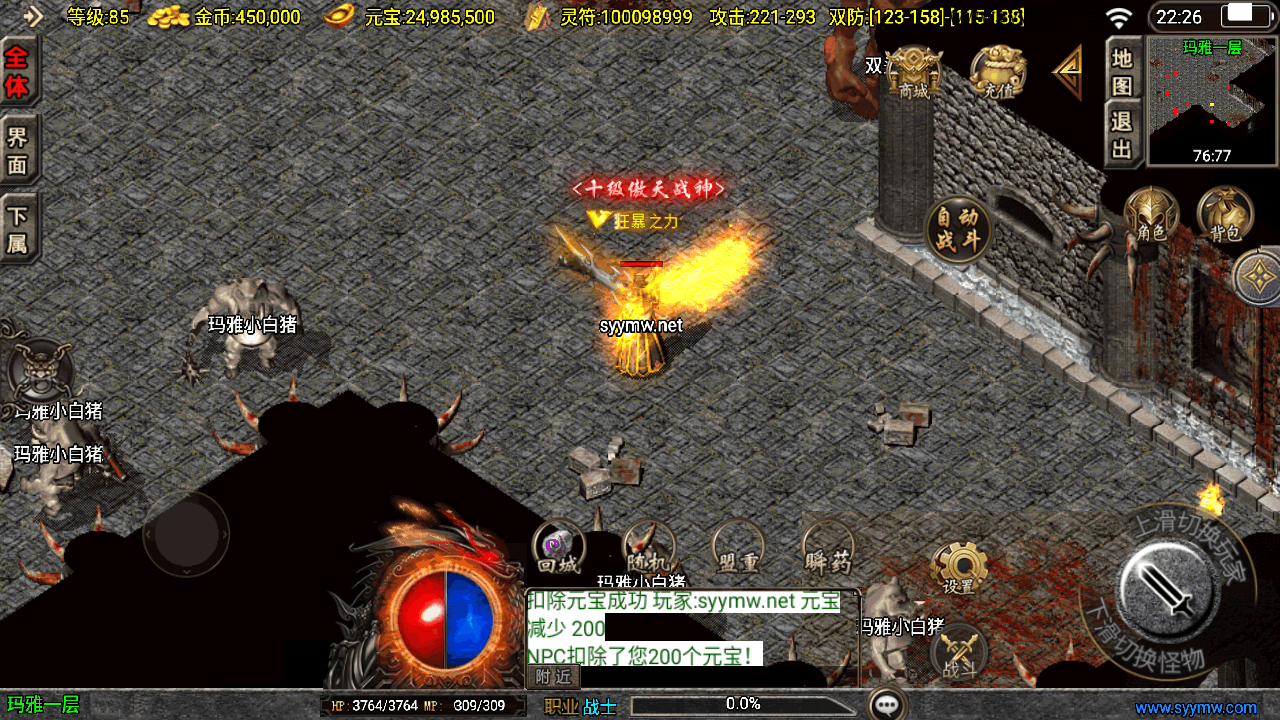Use the 瞬药 instant potion
The image size is (1280, 720).
click(828, 549)
